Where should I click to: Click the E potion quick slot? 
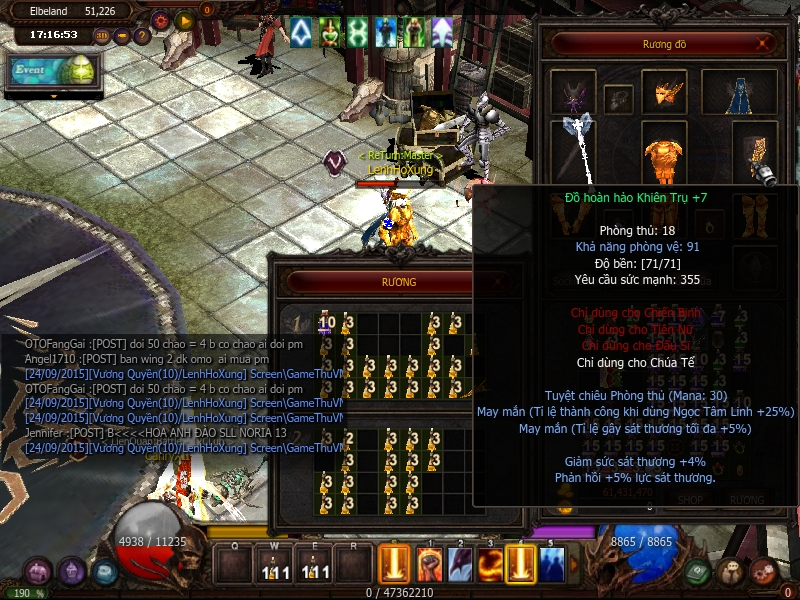pyautogui.click(x=315, y=566)
